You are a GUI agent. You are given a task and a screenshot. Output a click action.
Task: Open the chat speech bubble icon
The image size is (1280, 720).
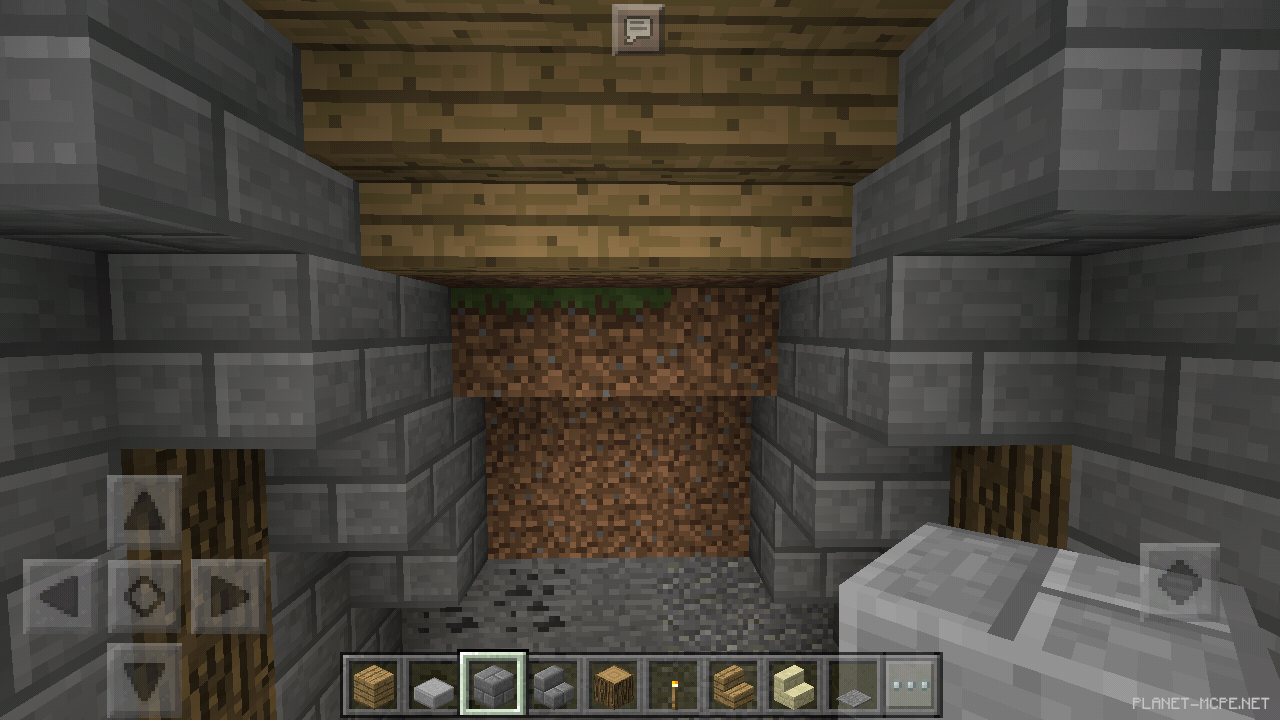click(x=637, y=29)
